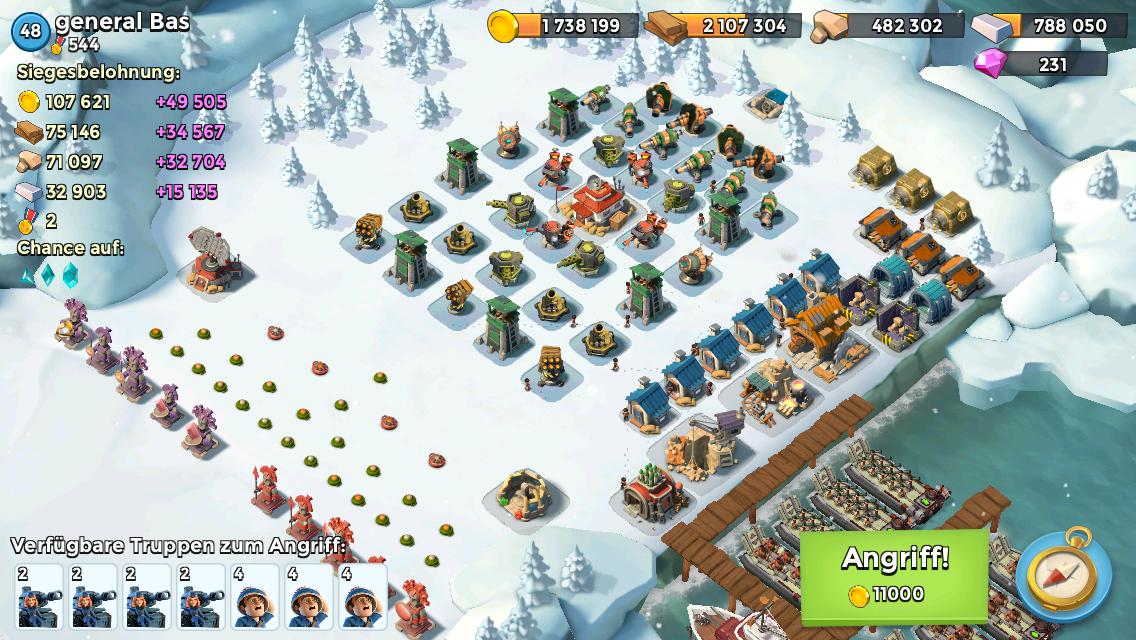
Task: Tap the compass to find another opponent
Action: pos(1063,576)
